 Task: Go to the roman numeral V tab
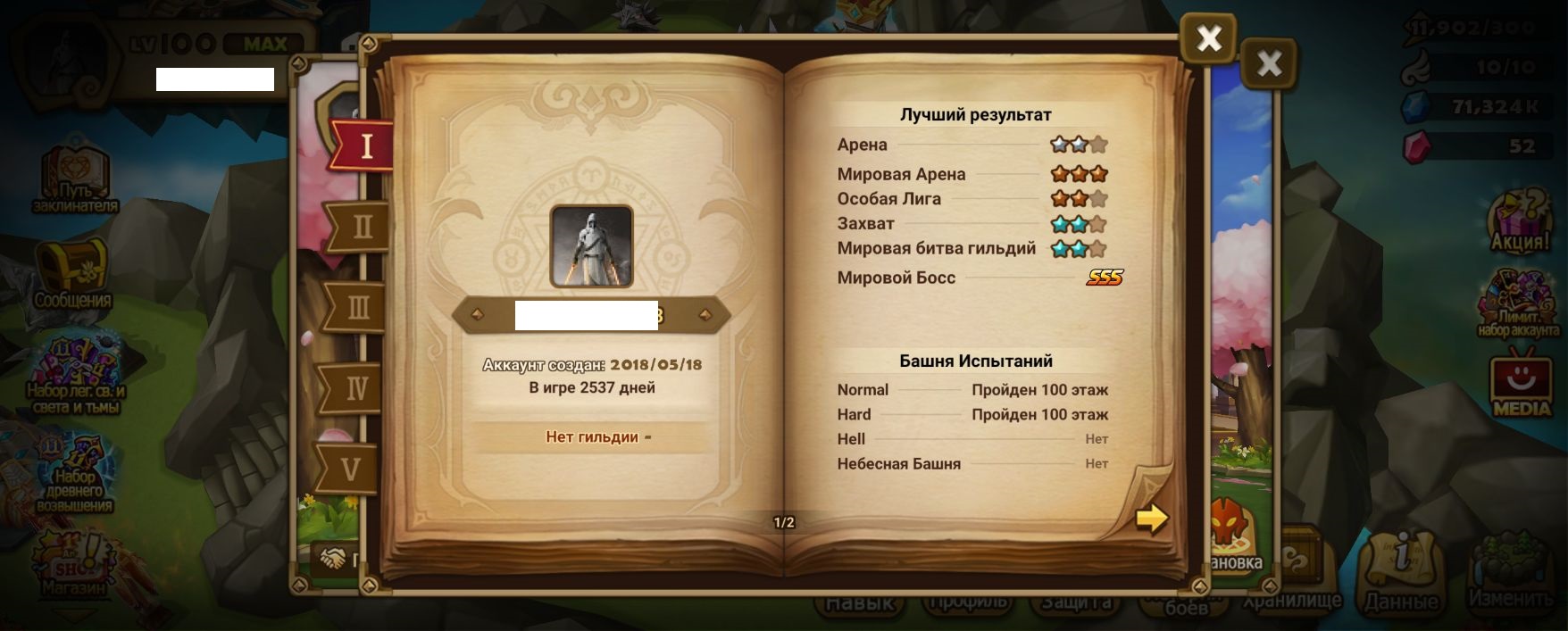[x=350, y=469]
